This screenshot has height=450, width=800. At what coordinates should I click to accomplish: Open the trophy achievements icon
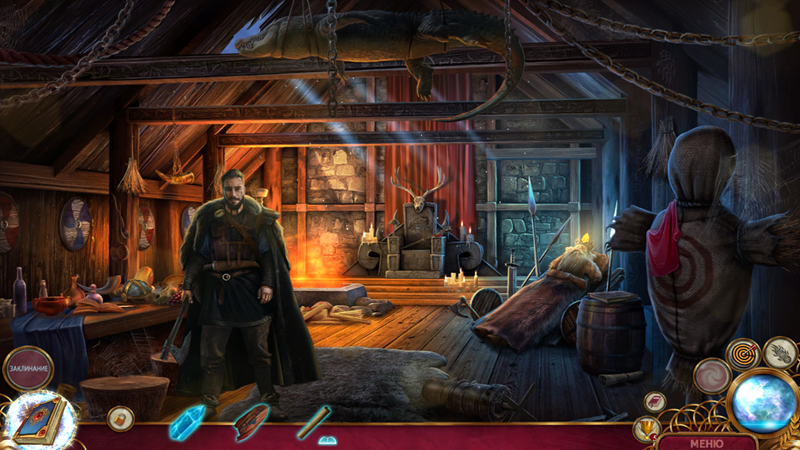(646, 430)
